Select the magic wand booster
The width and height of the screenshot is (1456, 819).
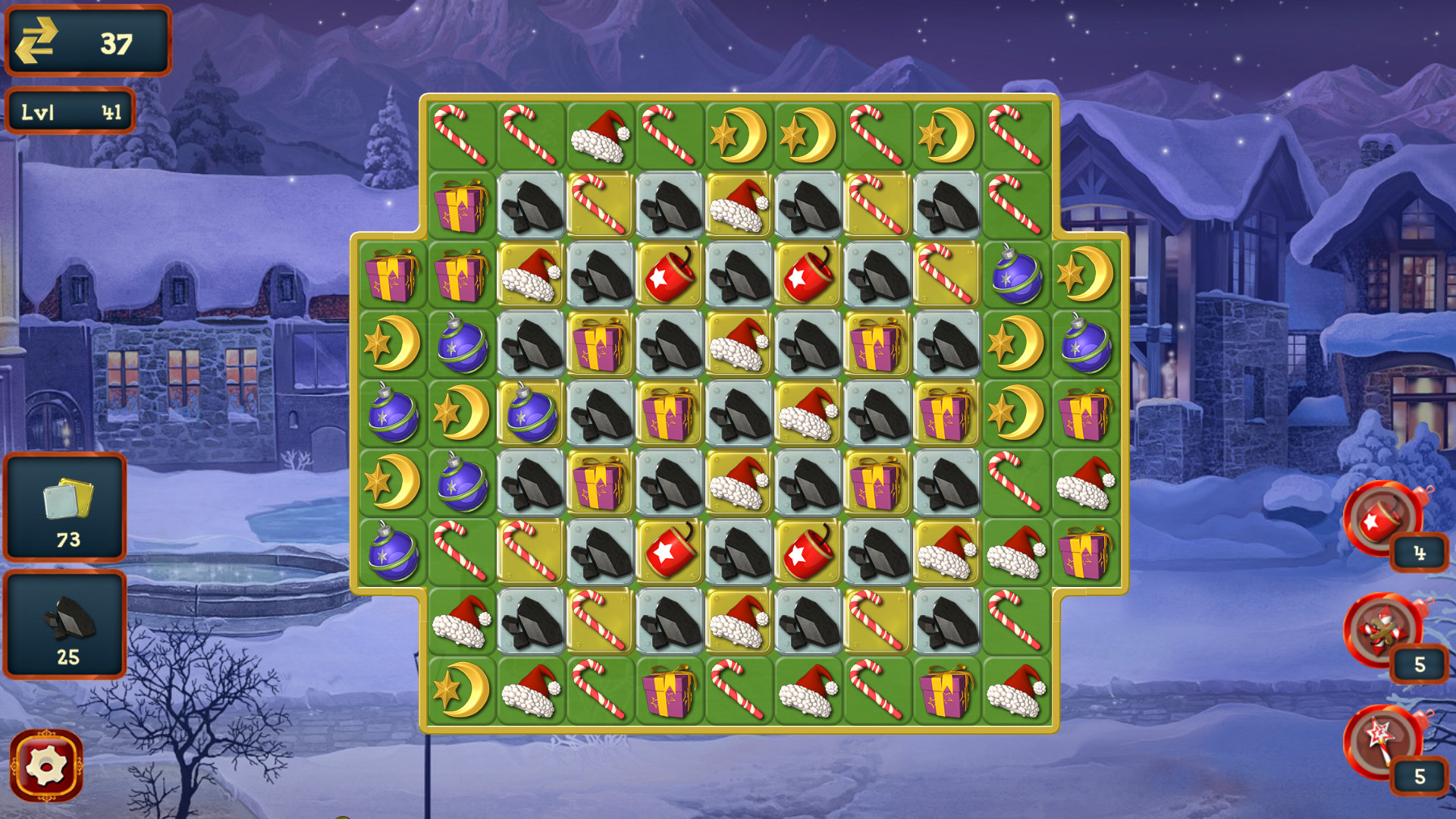pos(1382,741)
